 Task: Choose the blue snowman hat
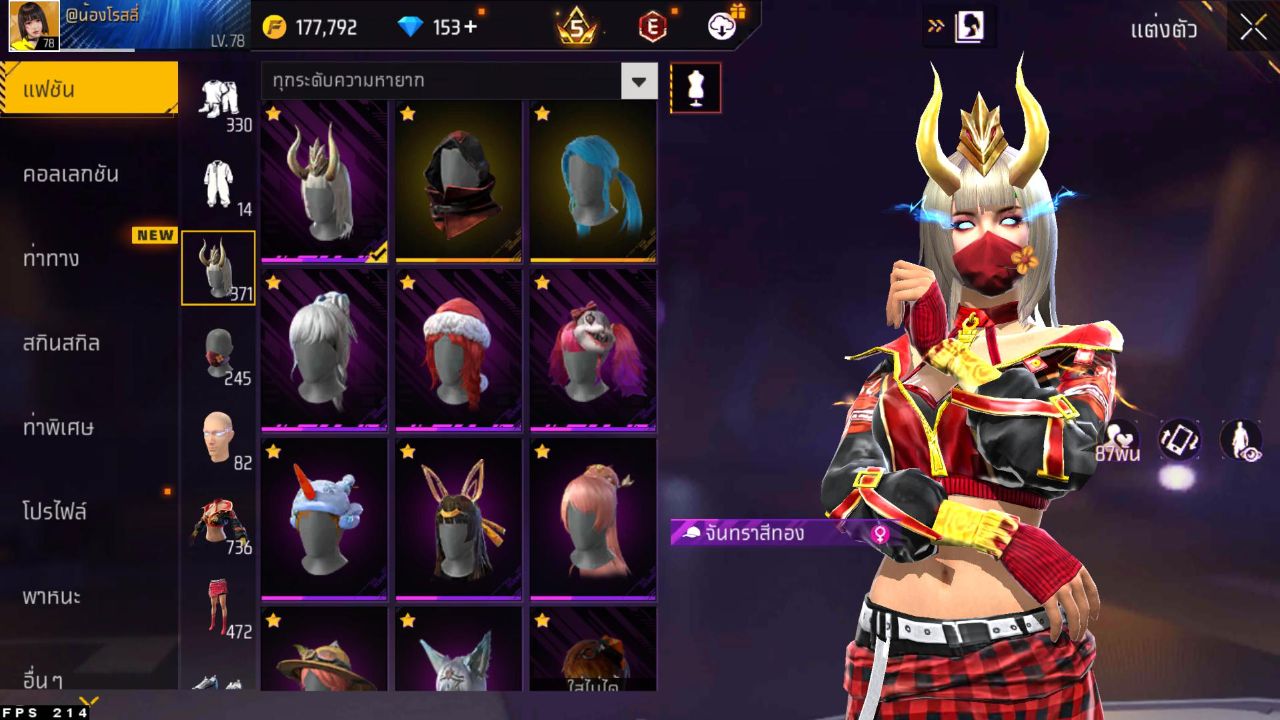[x=324, y=519]
